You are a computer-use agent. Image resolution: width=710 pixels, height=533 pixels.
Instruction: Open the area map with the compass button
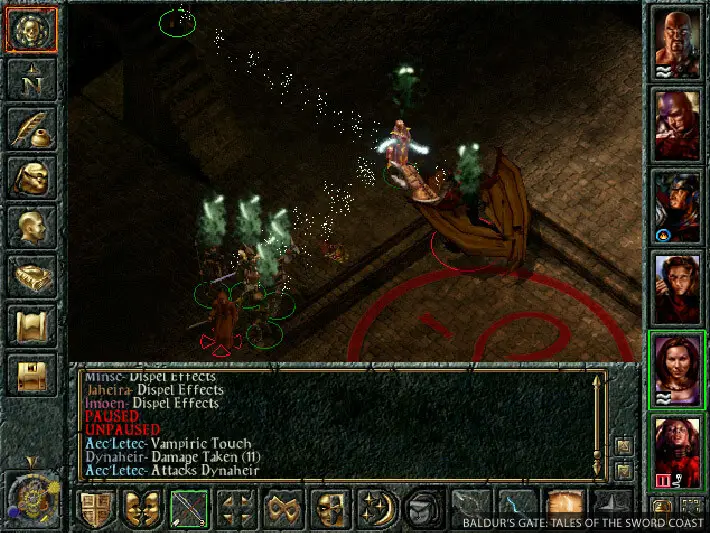tap(32, 79)
